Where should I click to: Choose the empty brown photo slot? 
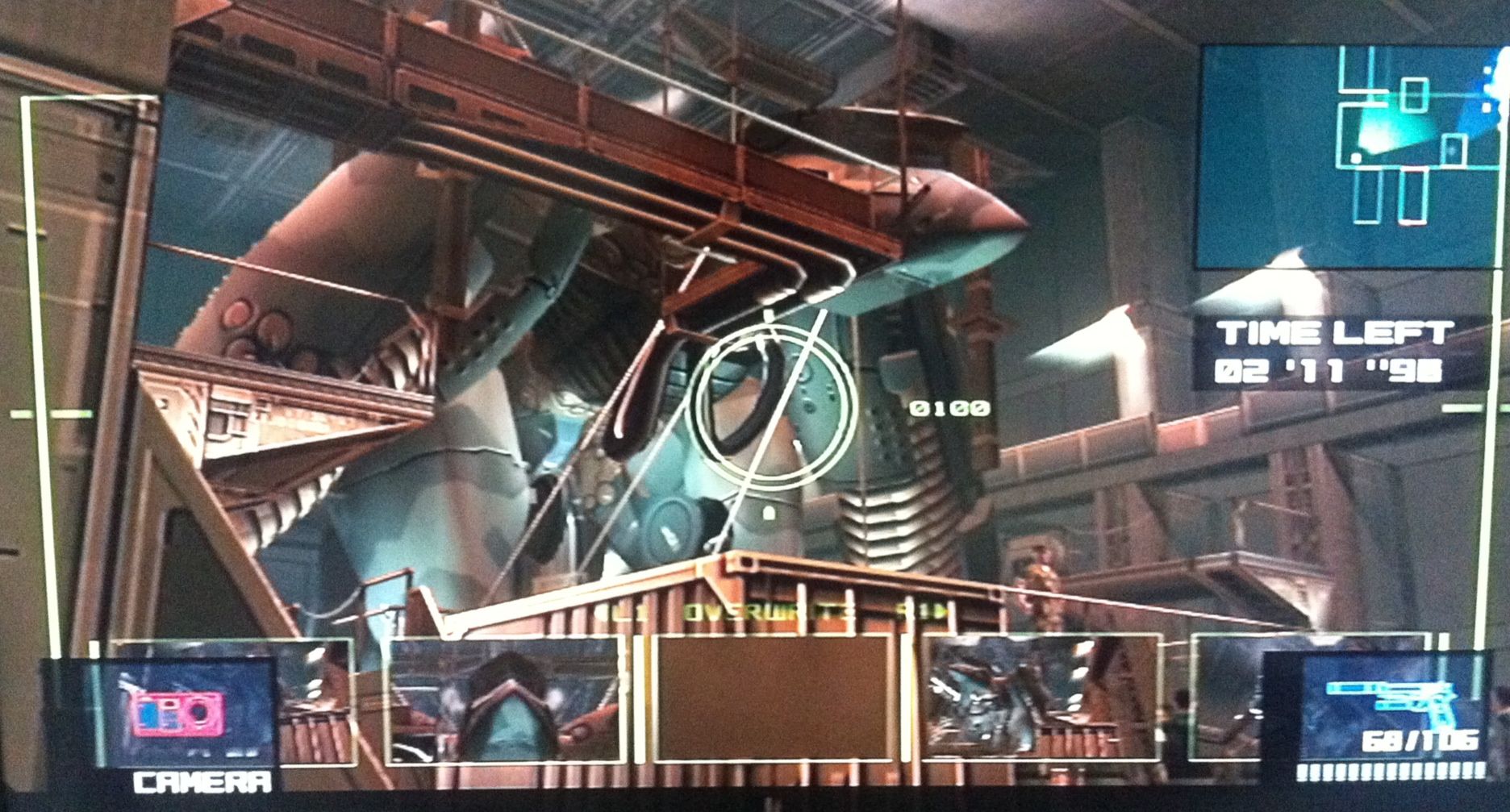click(774, 698)
